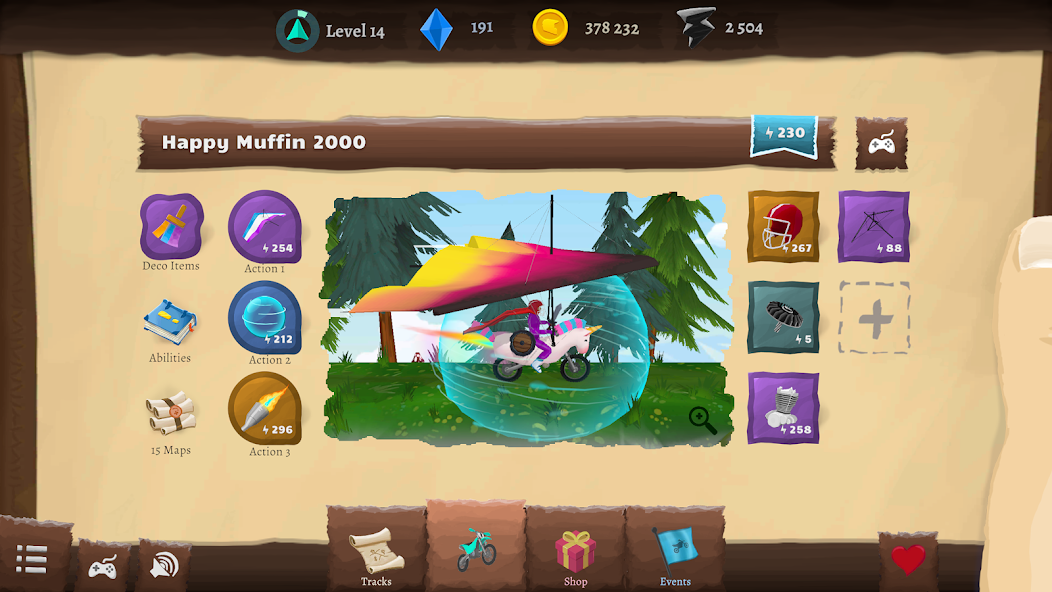This screenshot has width=1052, height=592.
Task: Select the Action 1 hang glider slot
Action: (x=265, y=227)
